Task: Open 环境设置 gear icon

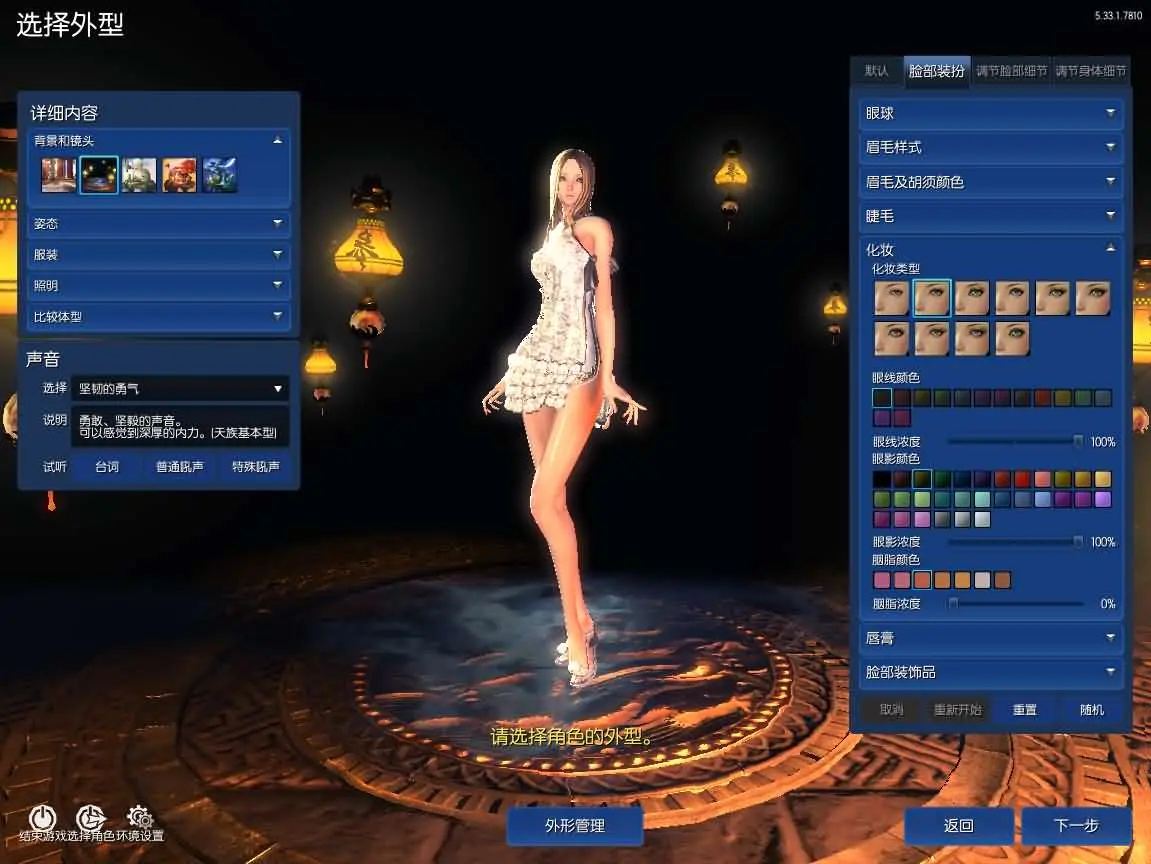Action: coord(140,818)
